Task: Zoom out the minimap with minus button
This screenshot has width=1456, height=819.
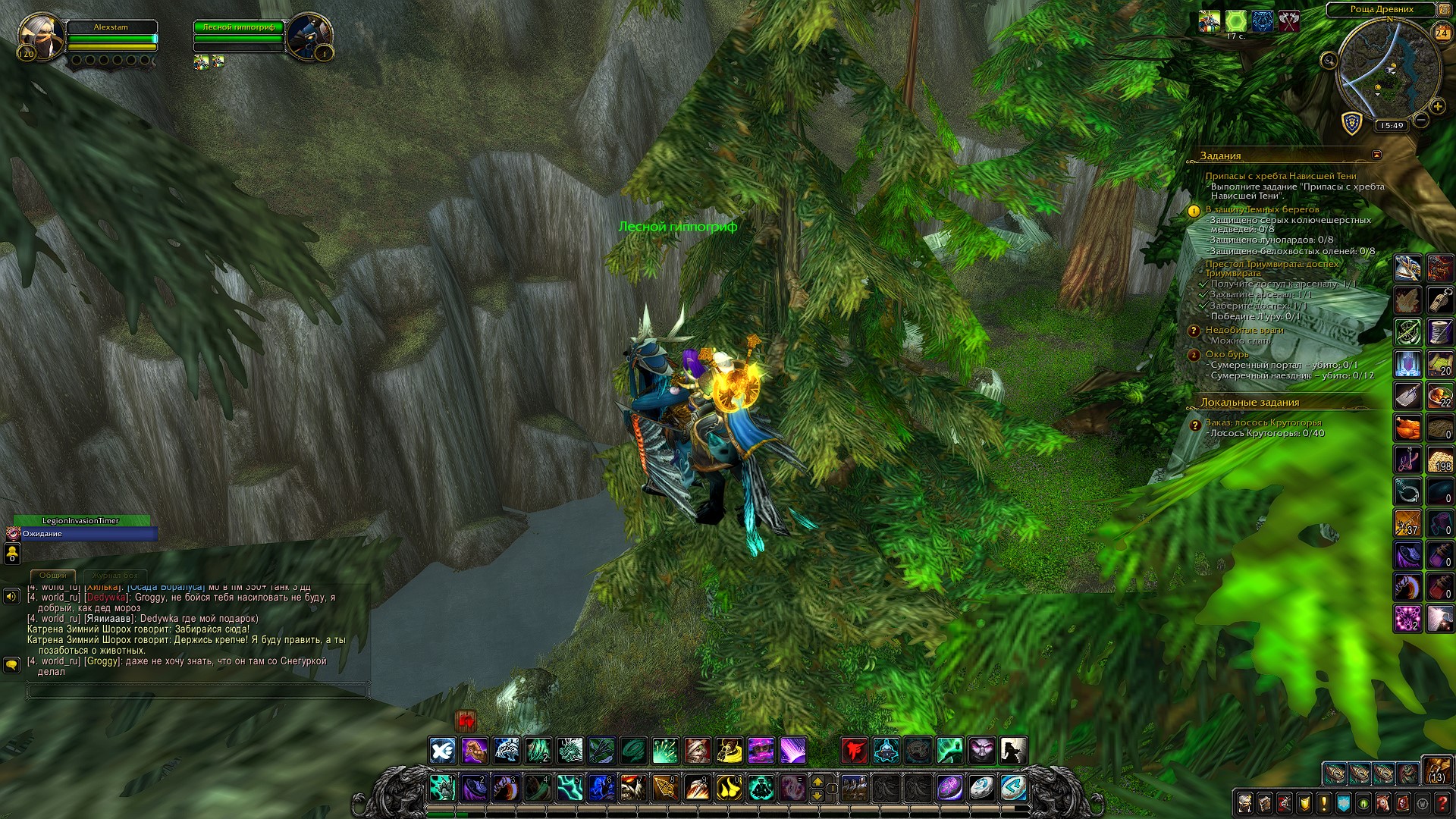Action: tap(1421, 120)
